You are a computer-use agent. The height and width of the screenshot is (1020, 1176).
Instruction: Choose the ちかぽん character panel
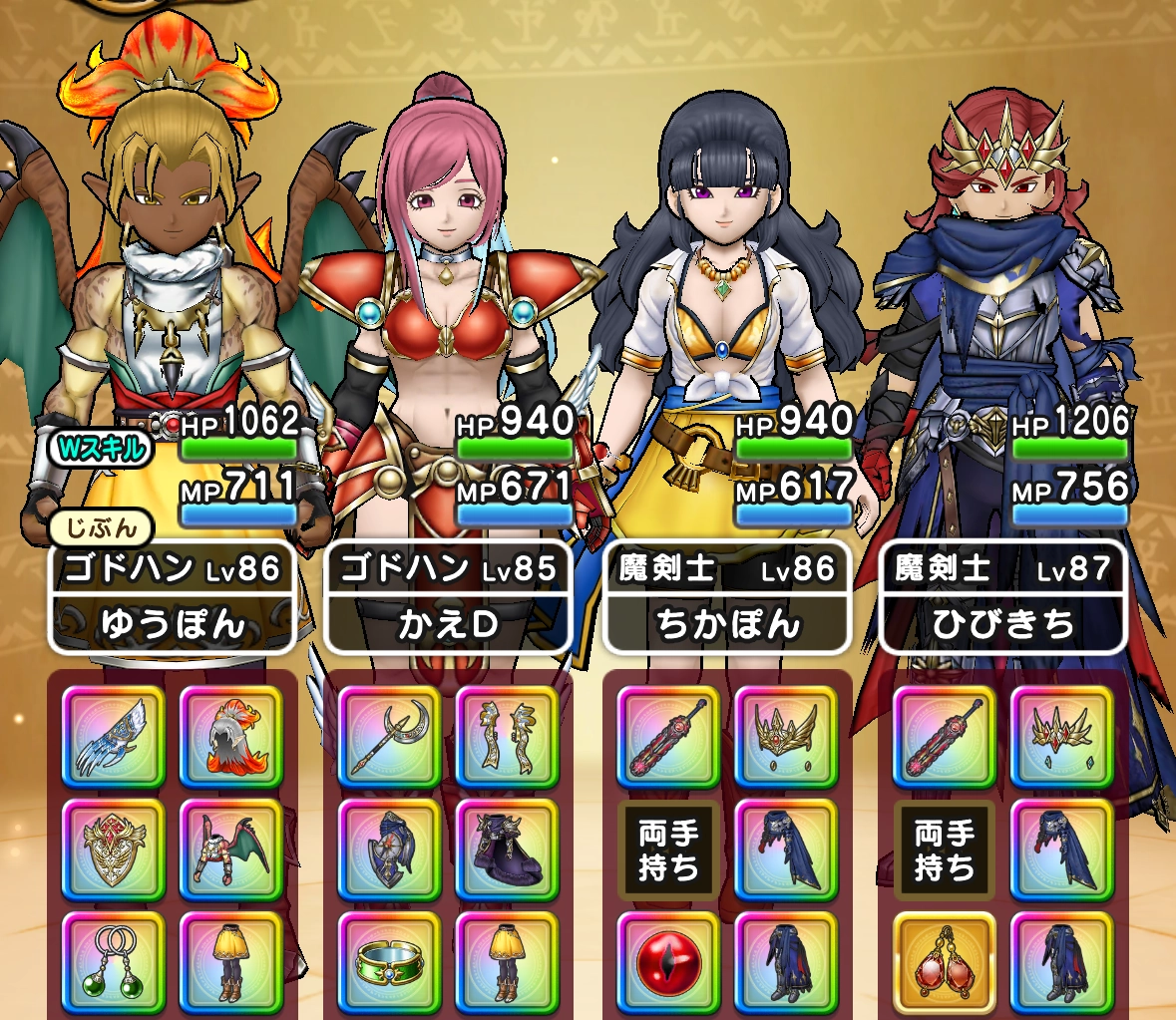[x=727, y=597]
